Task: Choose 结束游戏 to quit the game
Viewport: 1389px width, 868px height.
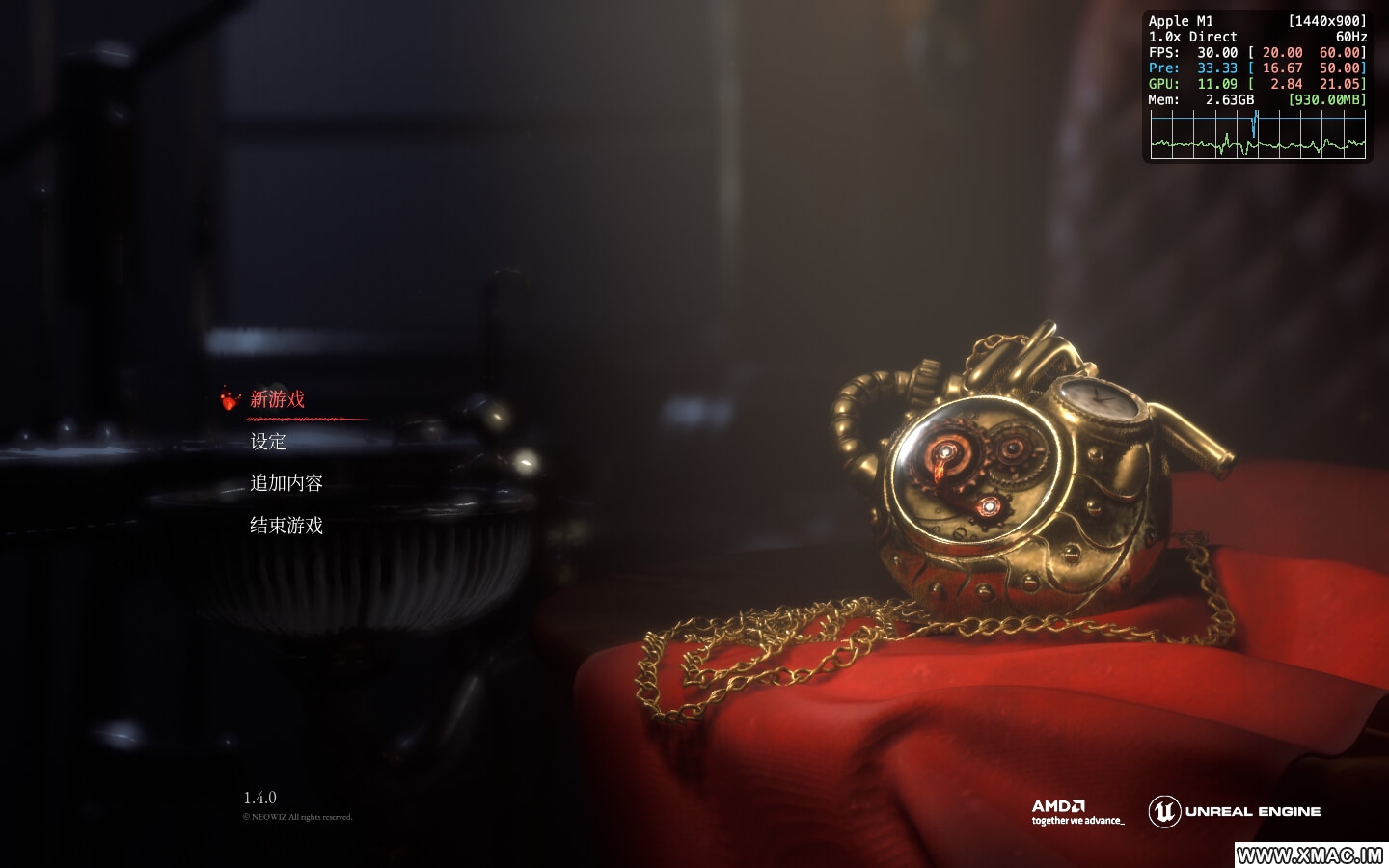Action: [x=286, y=526]
